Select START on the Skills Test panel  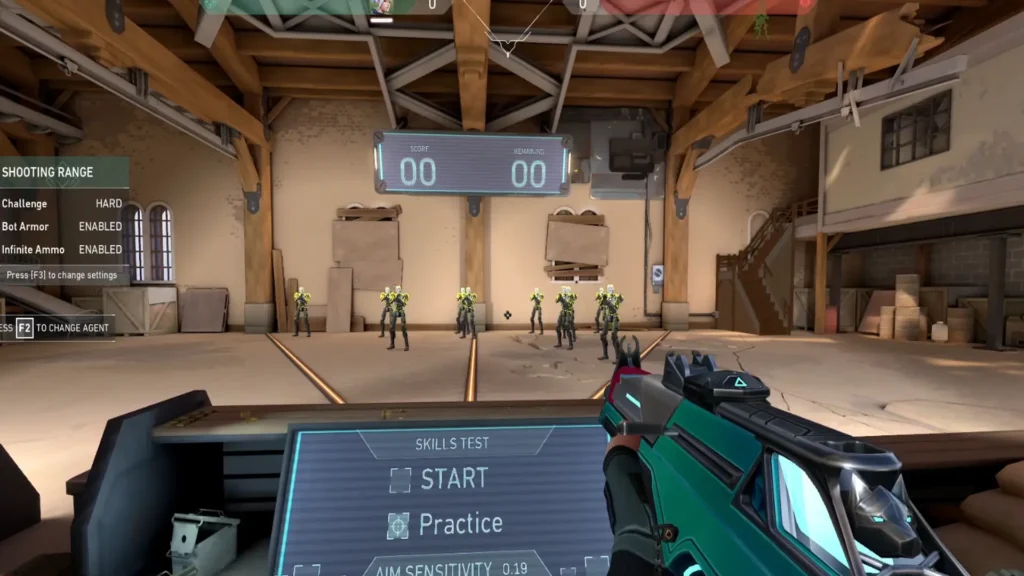point(440,479)
